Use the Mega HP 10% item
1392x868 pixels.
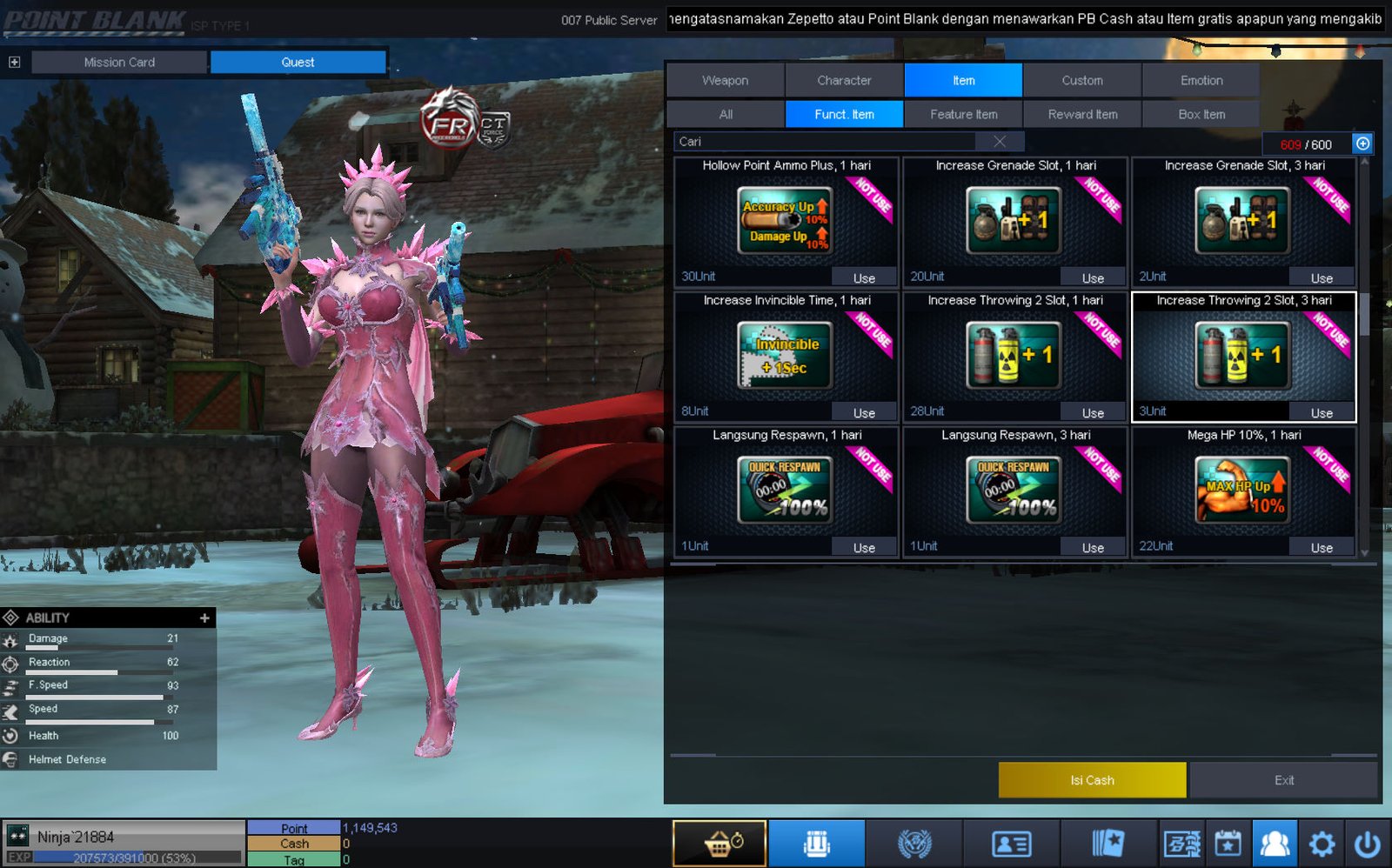tap(1322, 547)
